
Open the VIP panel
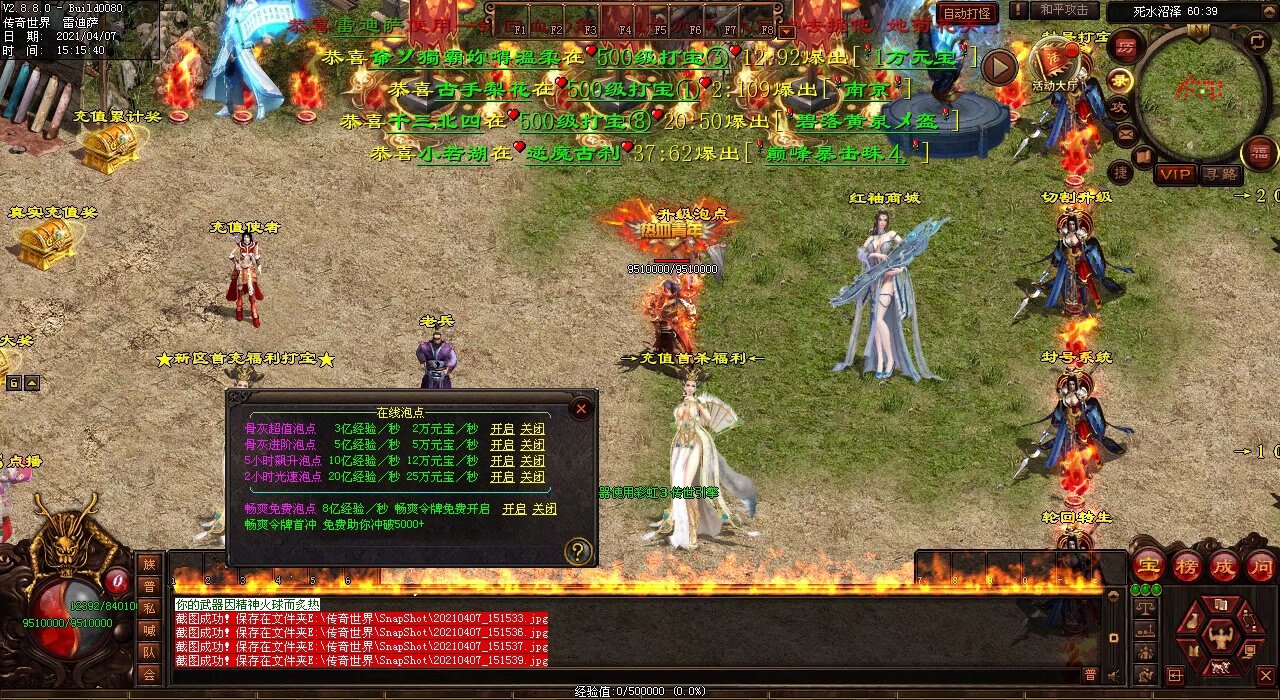click(x=1175, y=174)
